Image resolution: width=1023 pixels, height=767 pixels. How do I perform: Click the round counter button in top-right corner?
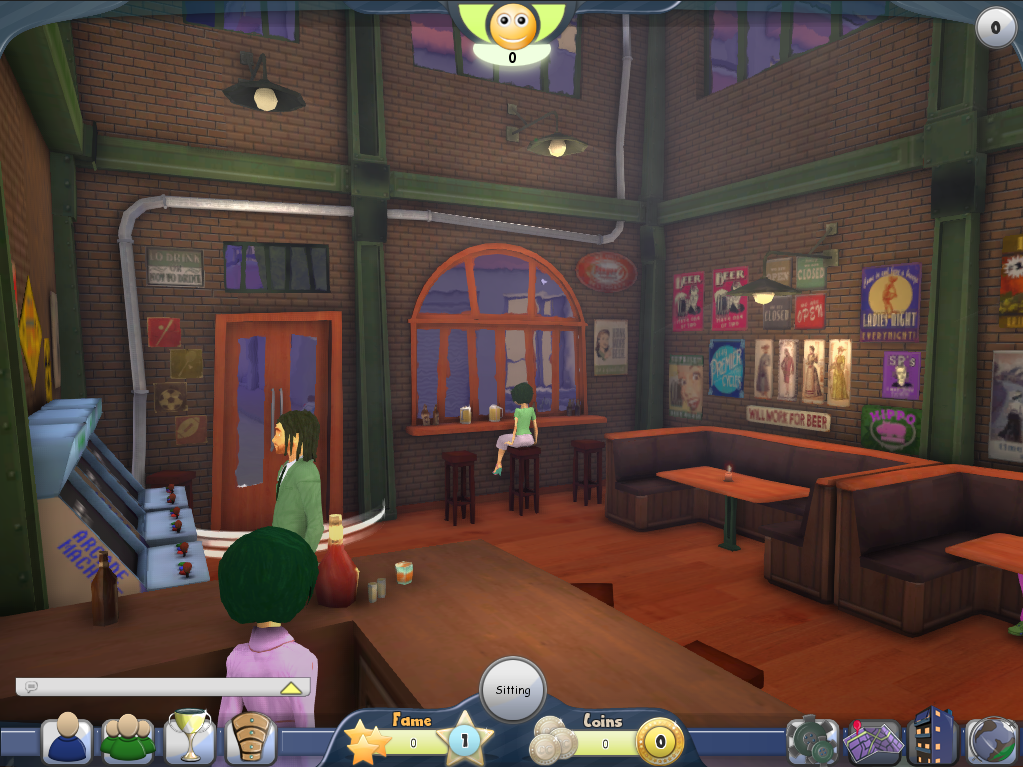(995, 28)
